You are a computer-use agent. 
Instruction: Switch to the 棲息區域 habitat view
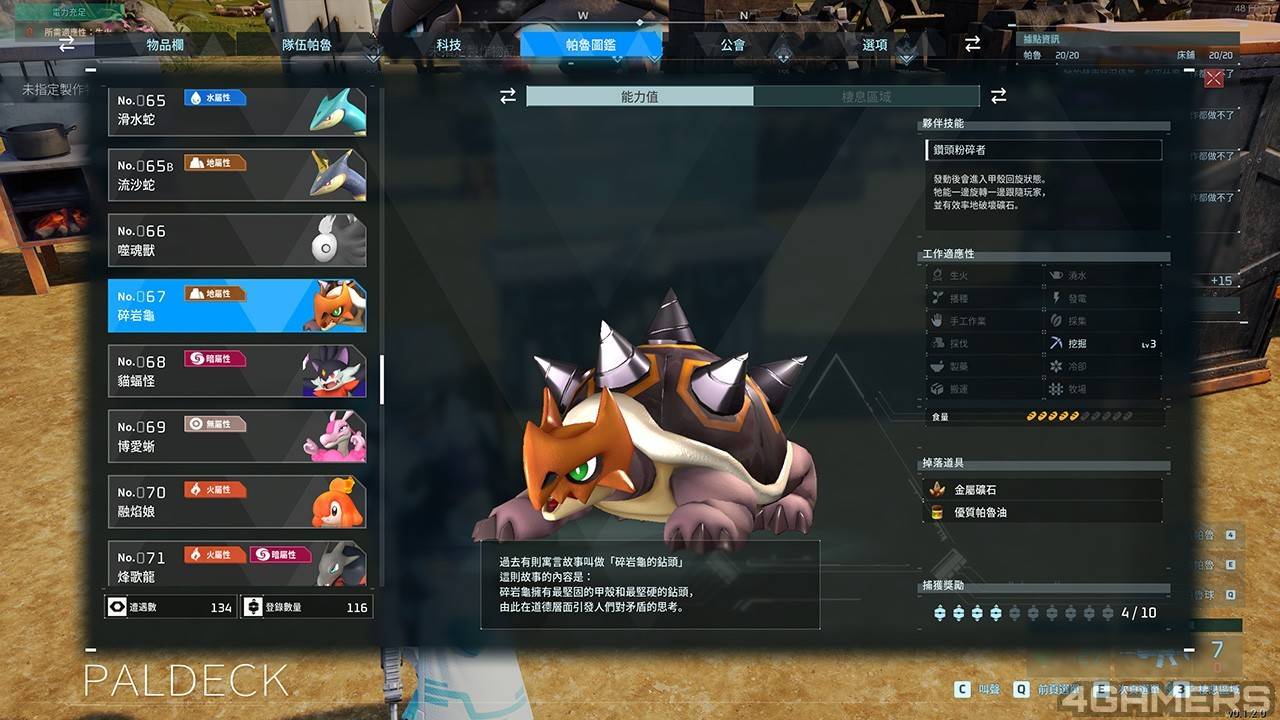pyautogui.click(x=866, y=96)
